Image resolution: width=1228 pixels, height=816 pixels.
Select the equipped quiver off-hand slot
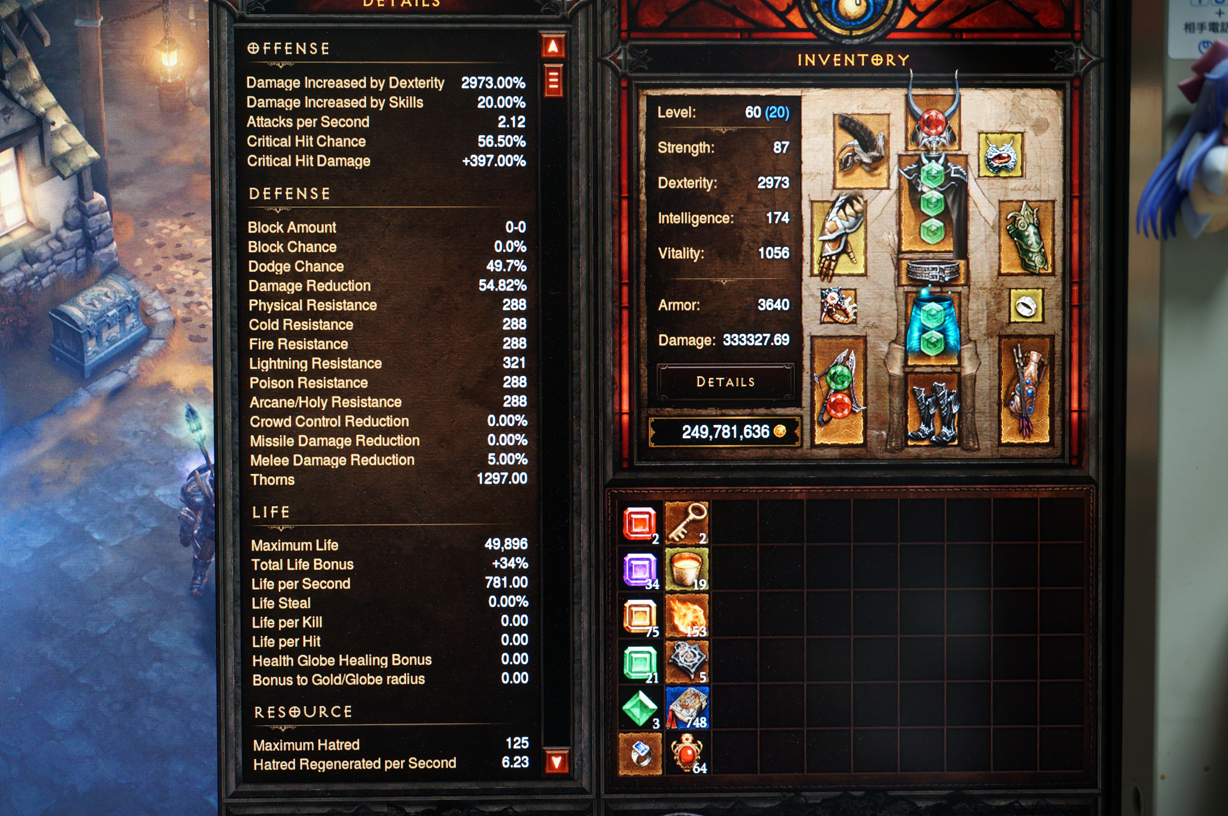click(x=1025, y=390)
